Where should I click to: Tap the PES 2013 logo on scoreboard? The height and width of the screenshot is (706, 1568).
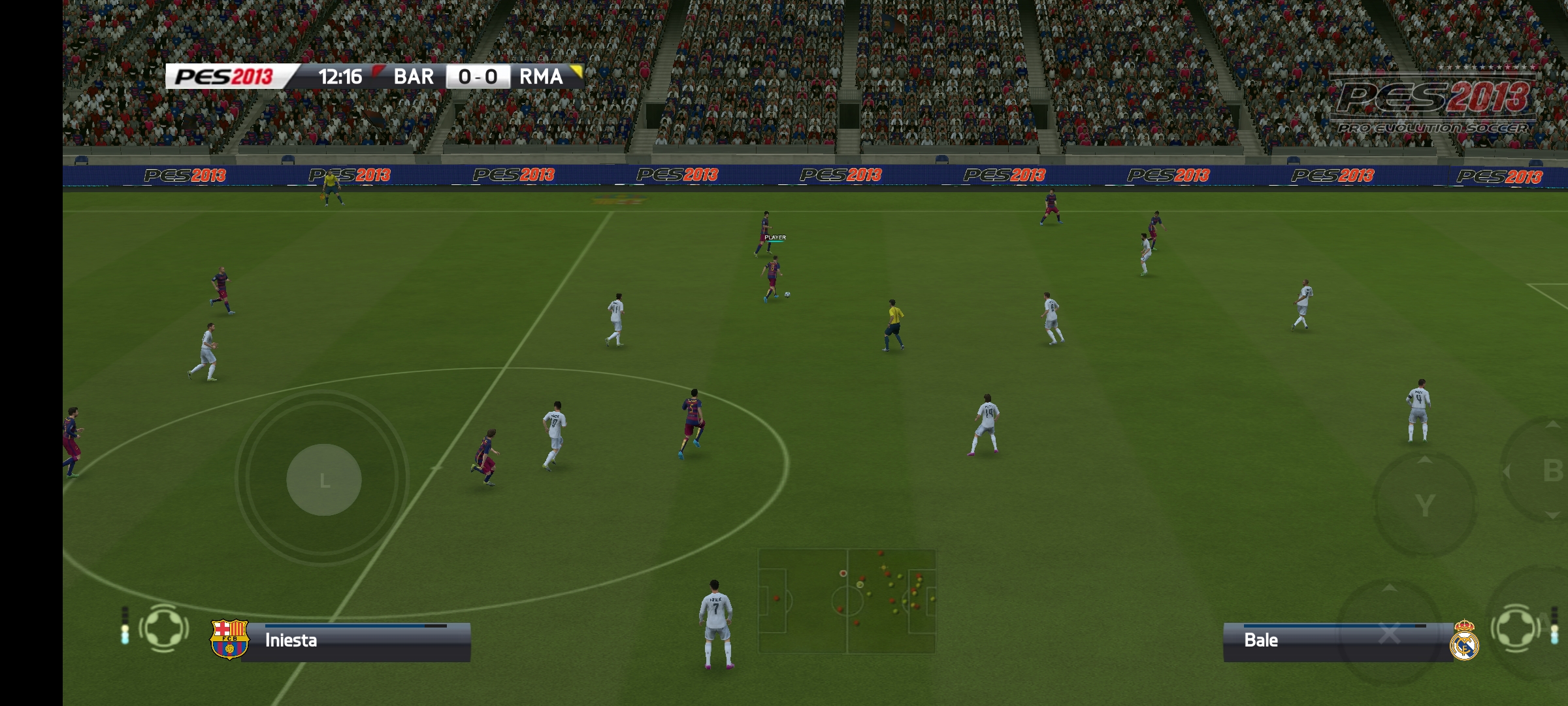pos(225,76)
